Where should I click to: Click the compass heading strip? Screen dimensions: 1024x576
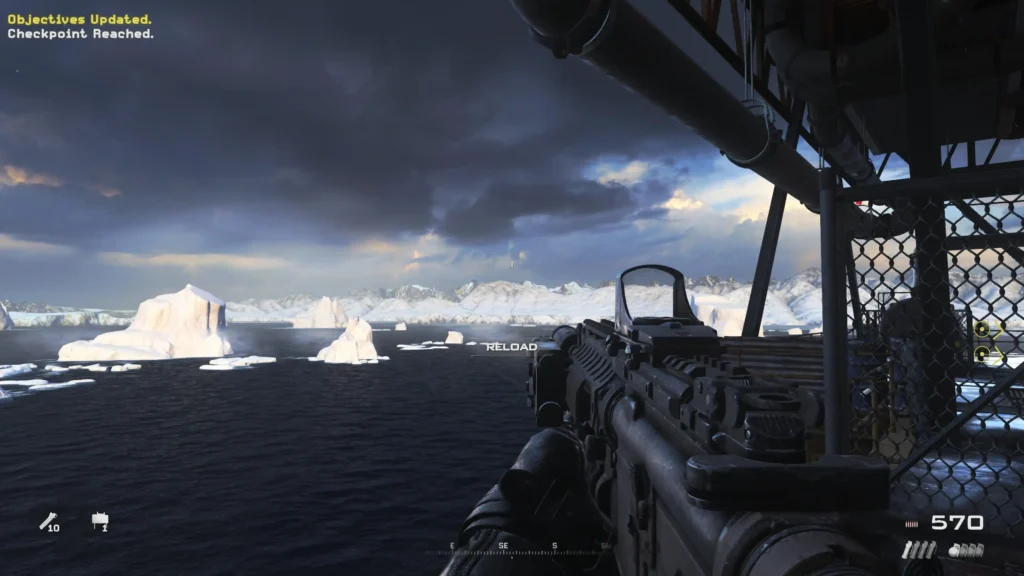(x=518, y=548)
